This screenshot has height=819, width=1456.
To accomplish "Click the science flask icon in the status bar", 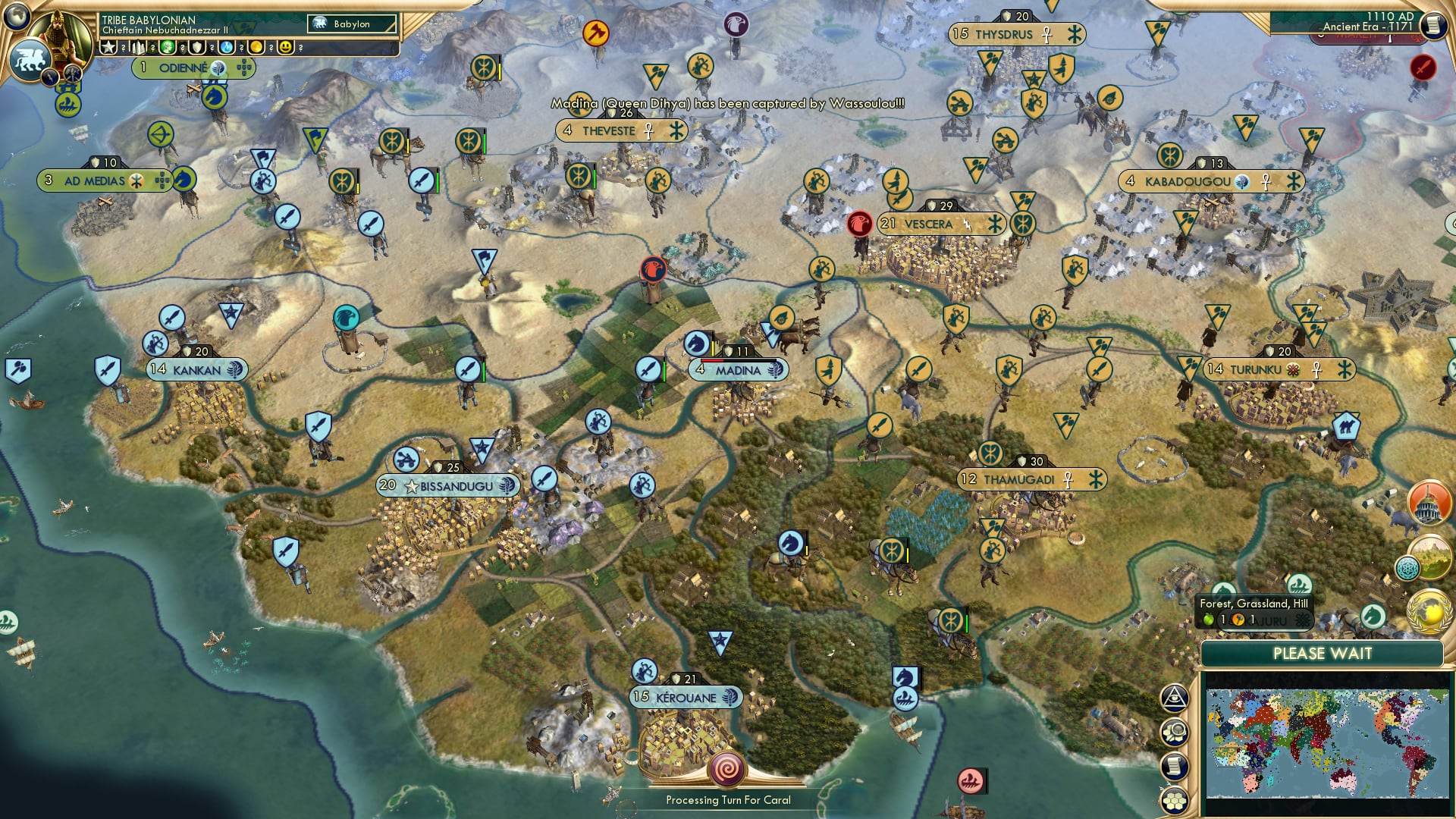I will (x=227, y=47).
